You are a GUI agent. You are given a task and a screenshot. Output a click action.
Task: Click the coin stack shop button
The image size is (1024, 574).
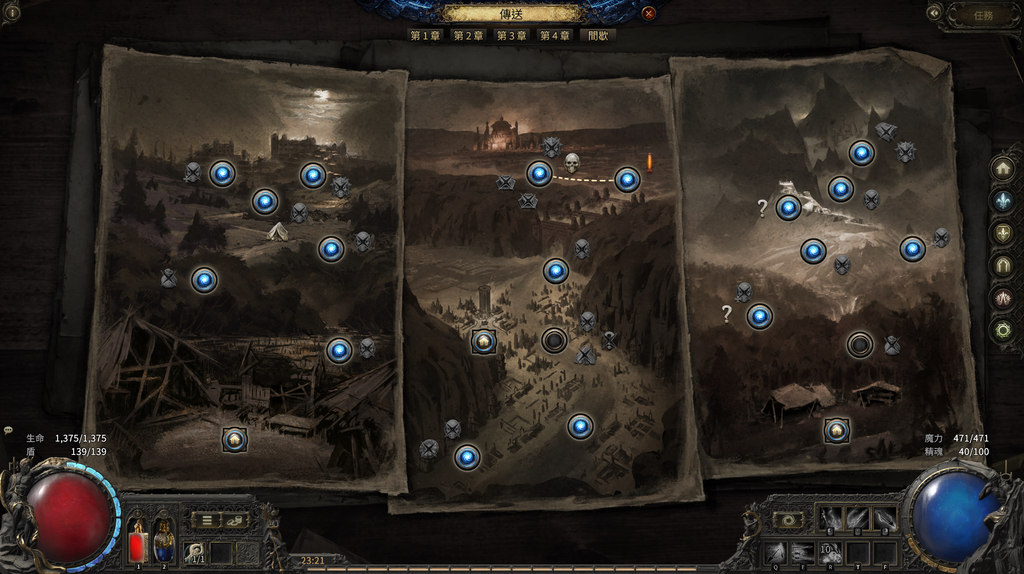[x=235, y=520]
